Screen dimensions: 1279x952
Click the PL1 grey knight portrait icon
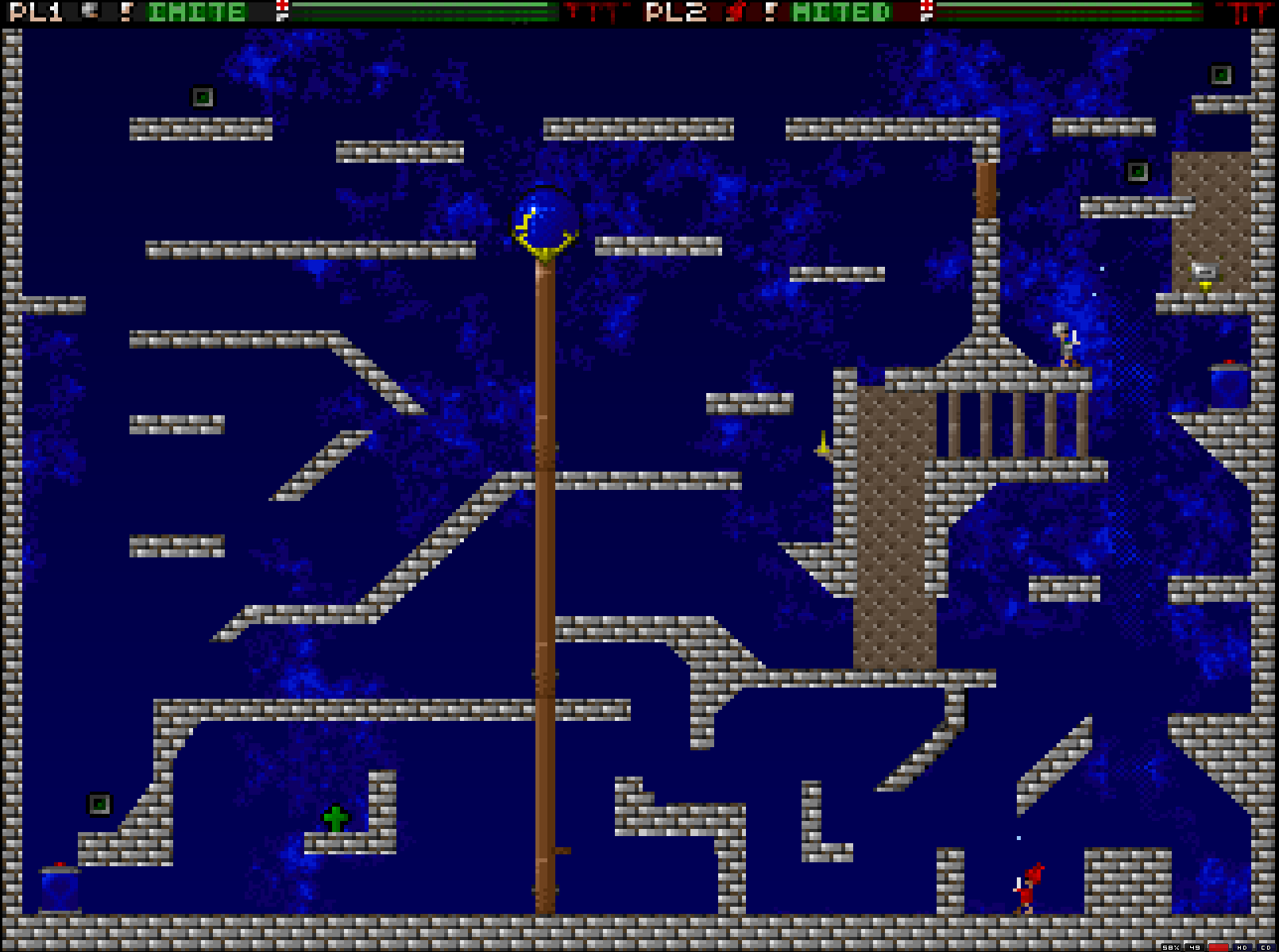pos(91,11)
